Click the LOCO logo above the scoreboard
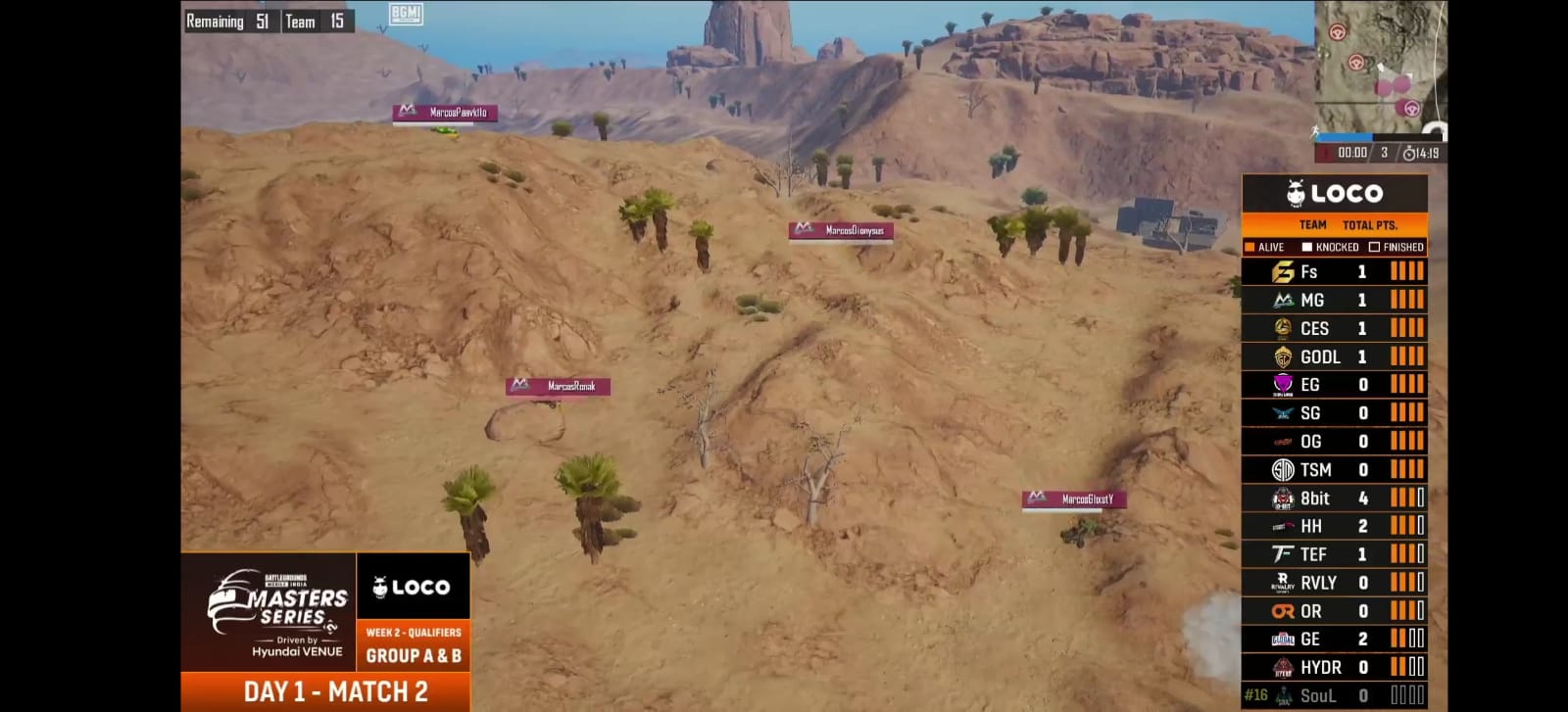This screenshot has height=712, width=1568. coord(1335,193)
